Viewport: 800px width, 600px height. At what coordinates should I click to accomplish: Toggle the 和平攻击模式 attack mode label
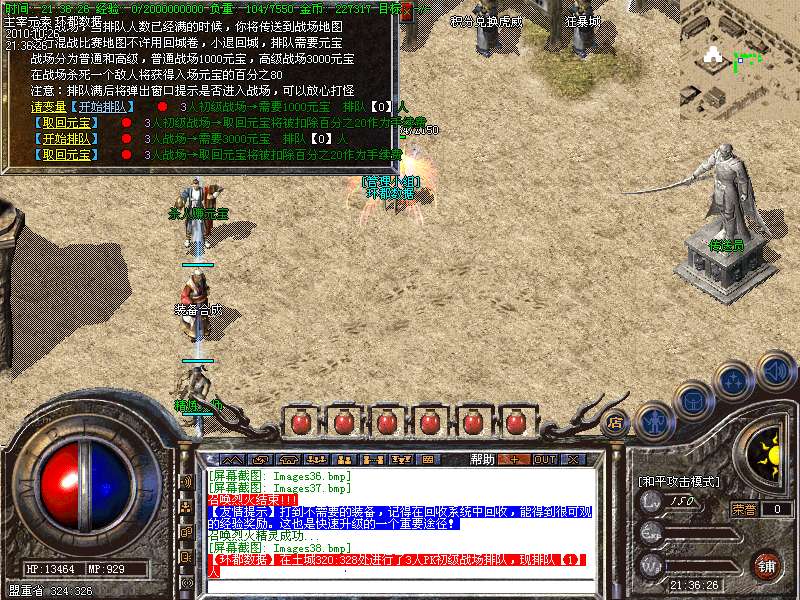point(680,482)
